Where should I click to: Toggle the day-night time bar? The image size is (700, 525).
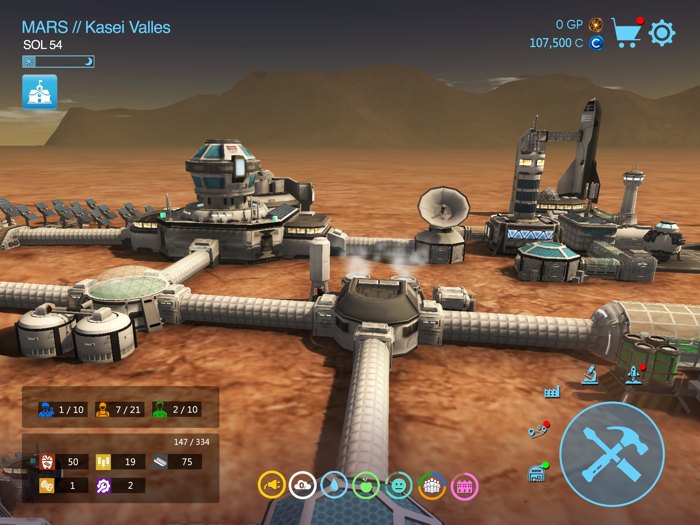(58, 62)
